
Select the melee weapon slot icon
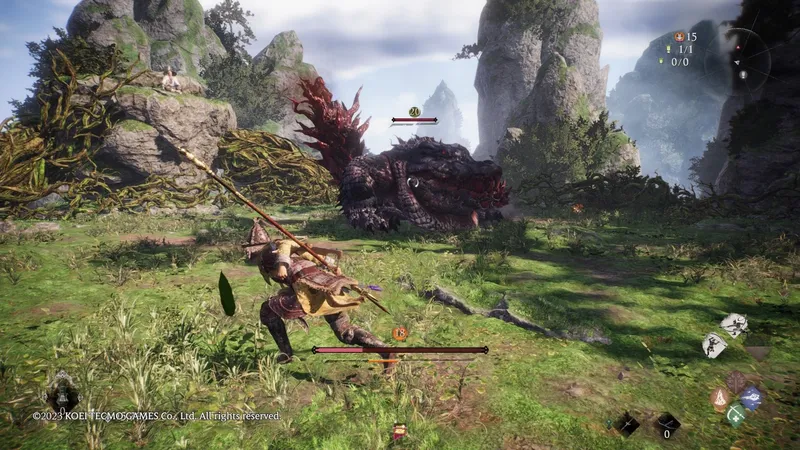coord(627,424)
